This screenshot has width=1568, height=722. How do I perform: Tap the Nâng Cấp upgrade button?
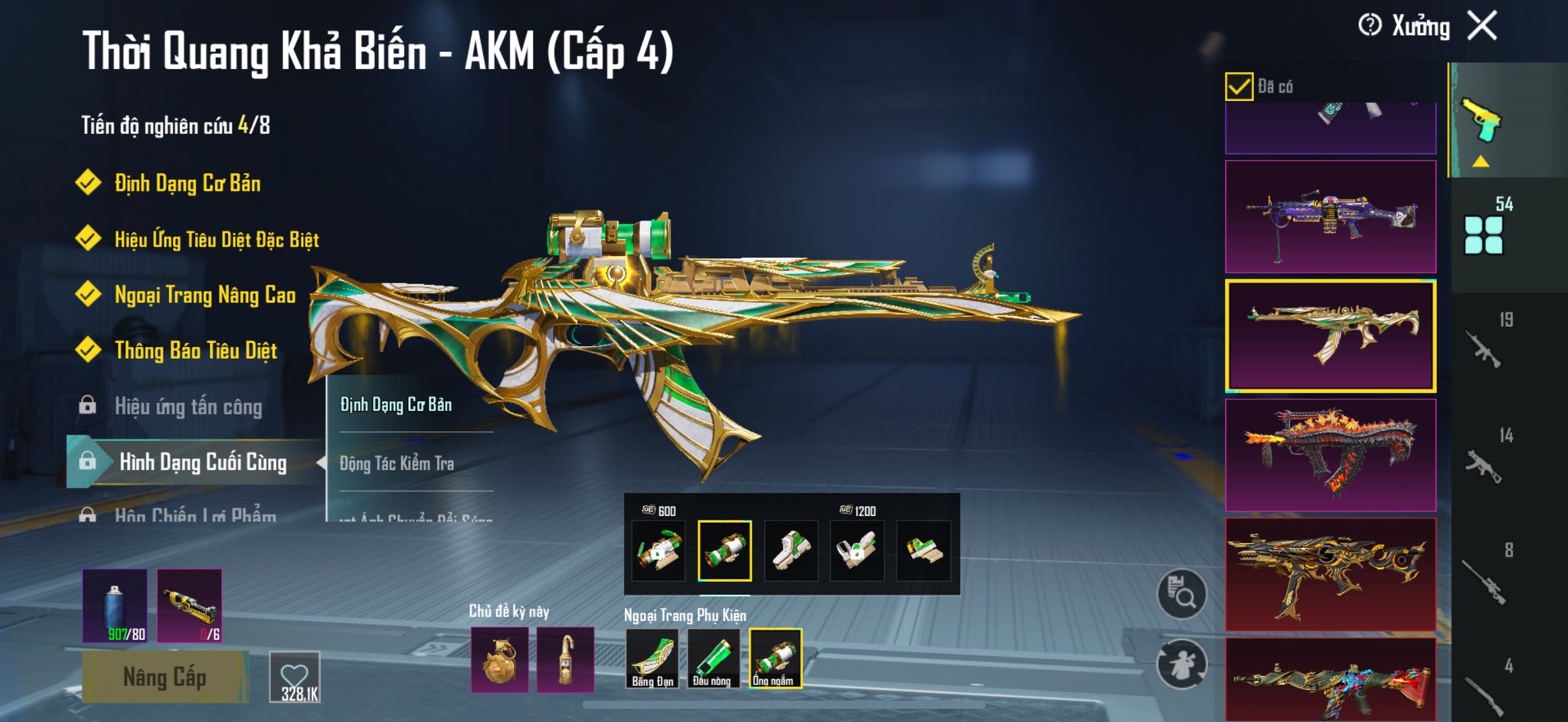[x=165, y=677]
